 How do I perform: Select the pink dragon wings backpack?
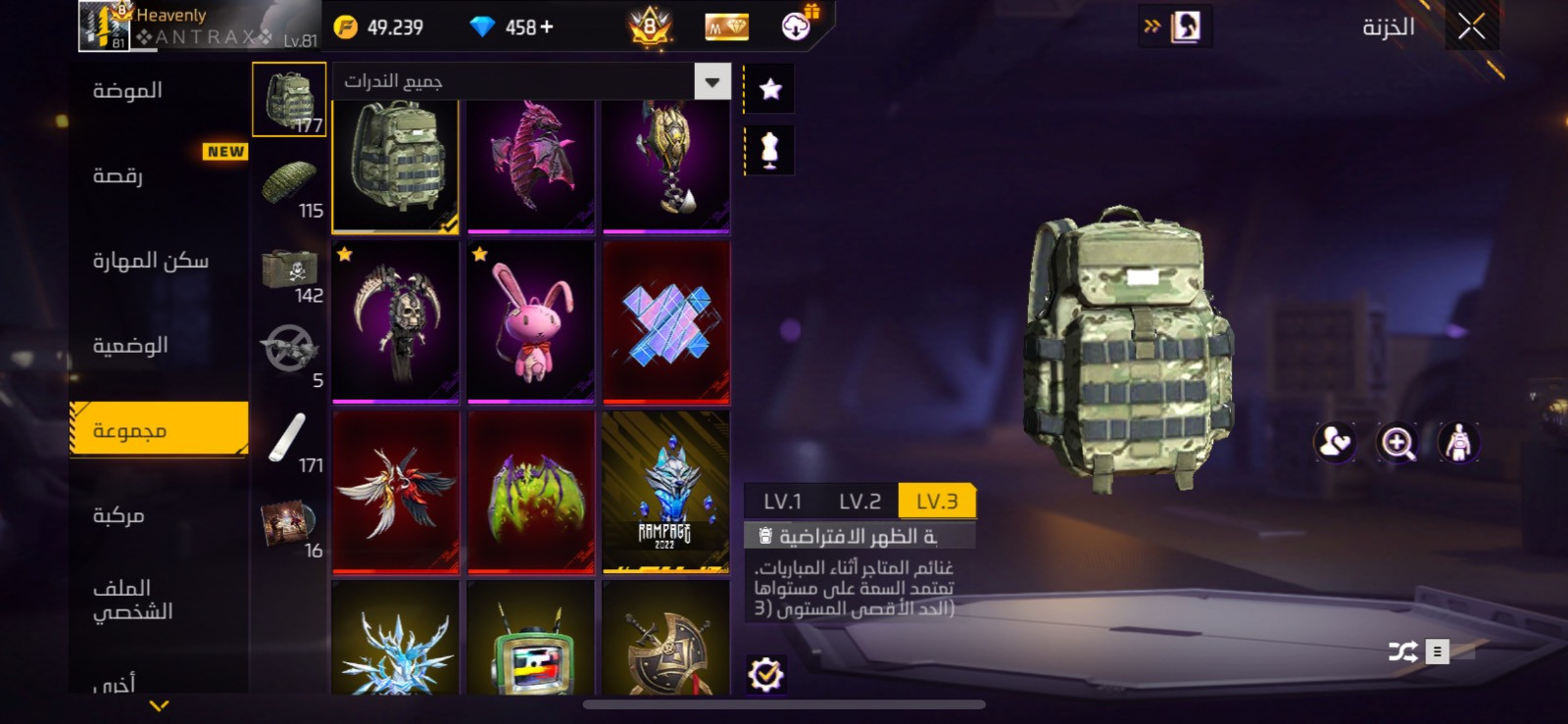pyautogui.click(x=531, y=165)
